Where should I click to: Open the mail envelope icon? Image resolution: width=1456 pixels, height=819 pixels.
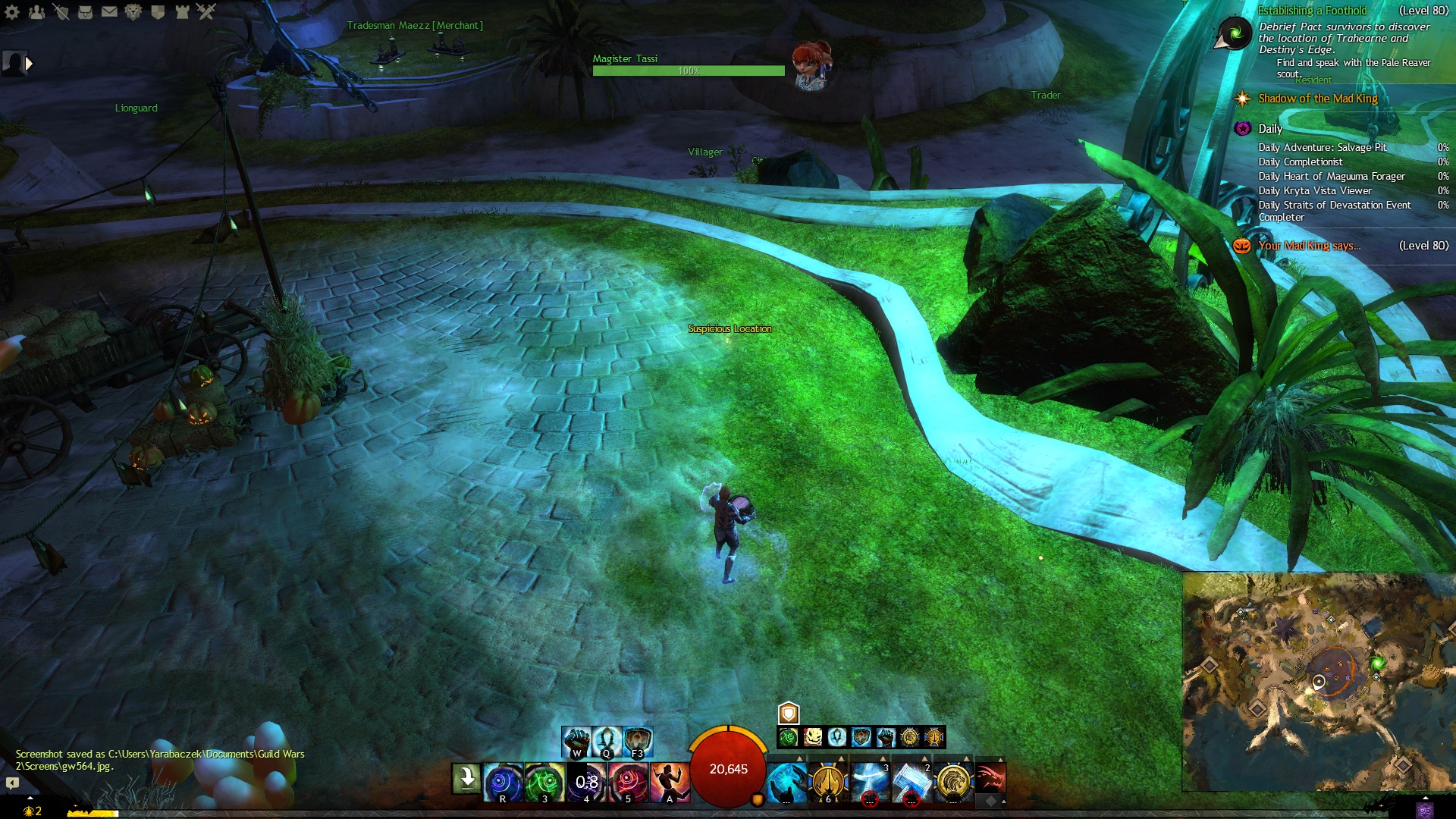click(109, 11)
